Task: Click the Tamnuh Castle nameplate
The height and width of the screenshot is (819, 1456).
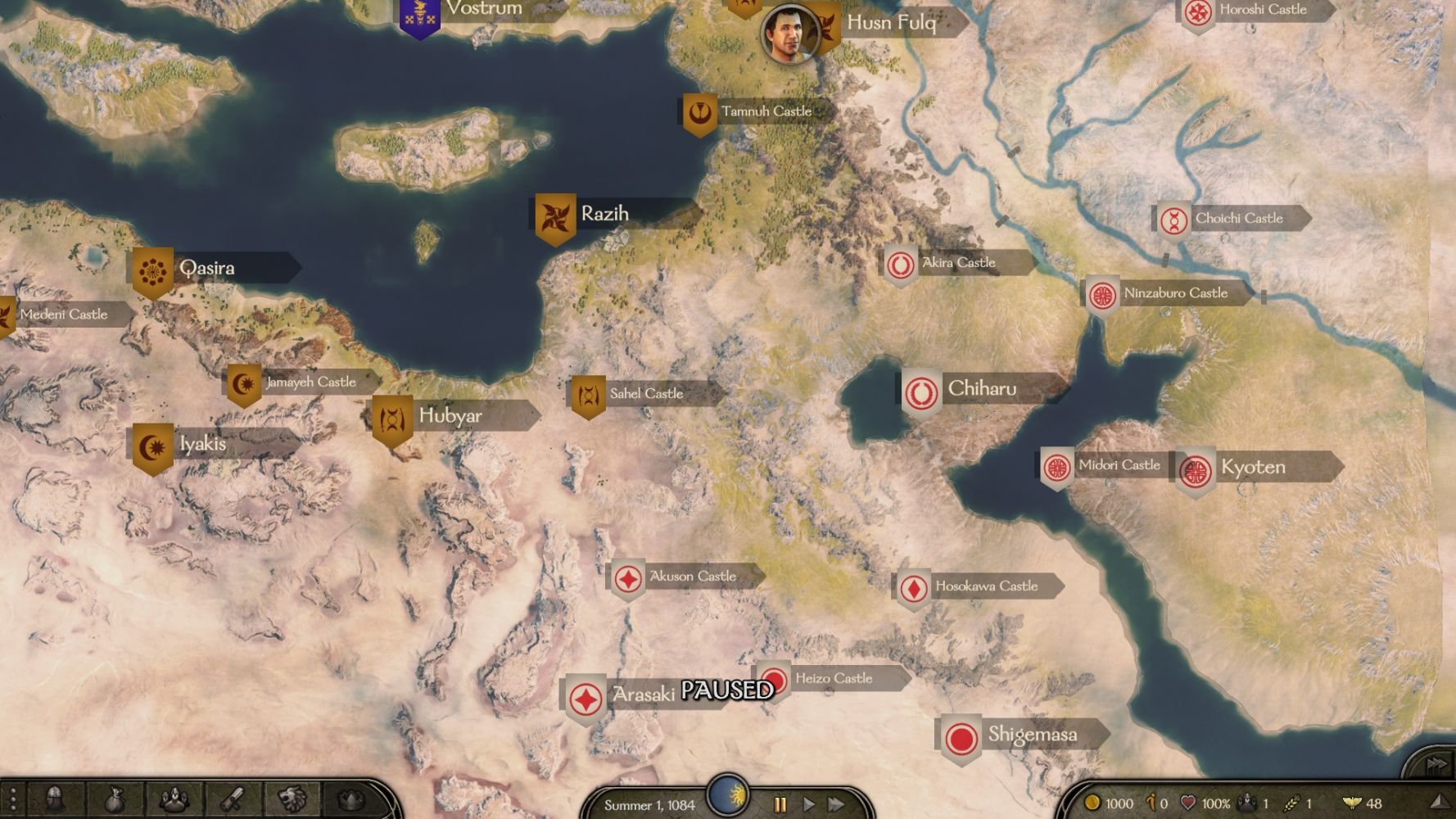Action: (765, 111)
